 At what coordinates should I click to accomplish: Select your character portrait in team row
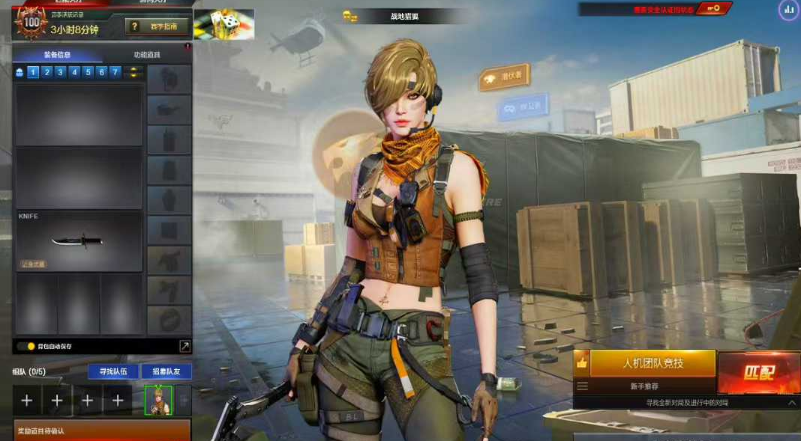tap(157, 400)
